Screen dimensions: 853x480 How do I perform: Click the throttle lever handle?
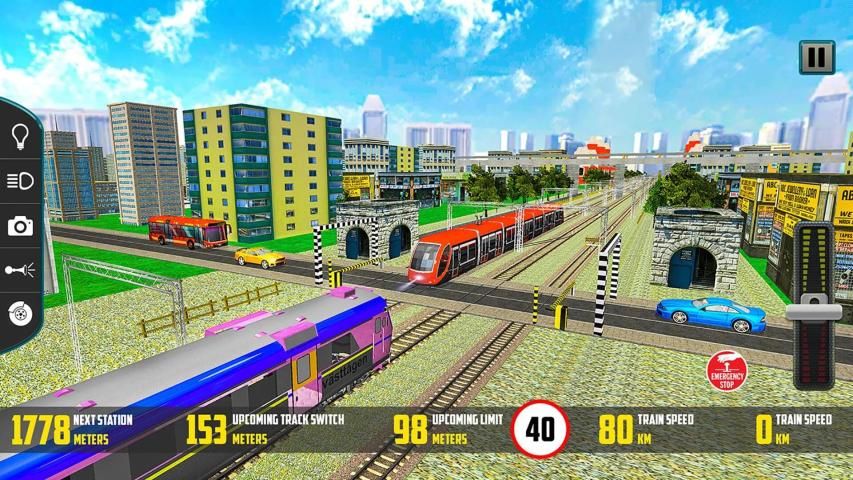[813, 313]
